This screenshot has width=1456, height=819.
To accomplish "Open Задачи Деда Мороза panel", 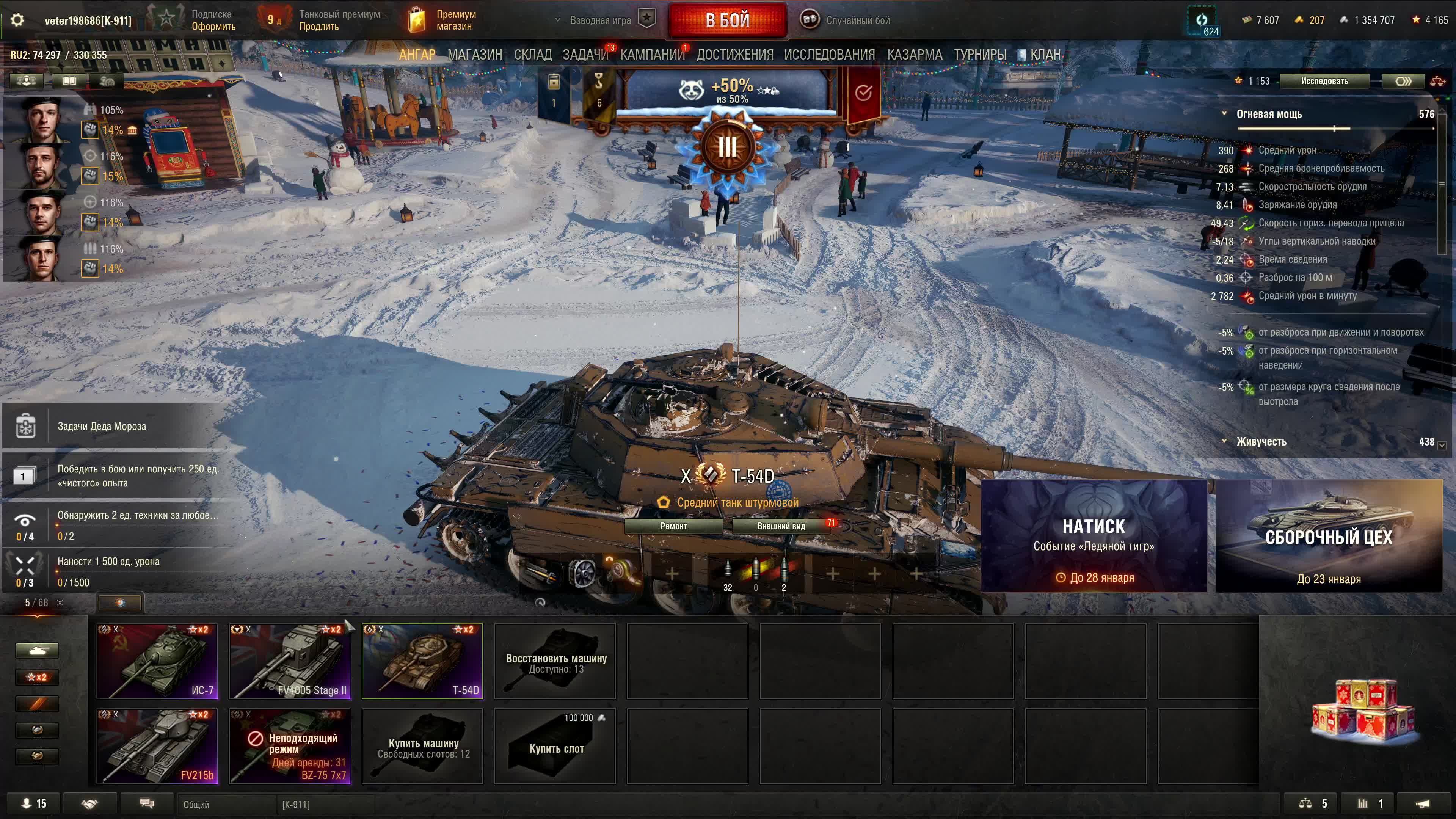I will [x=102, y=426].
